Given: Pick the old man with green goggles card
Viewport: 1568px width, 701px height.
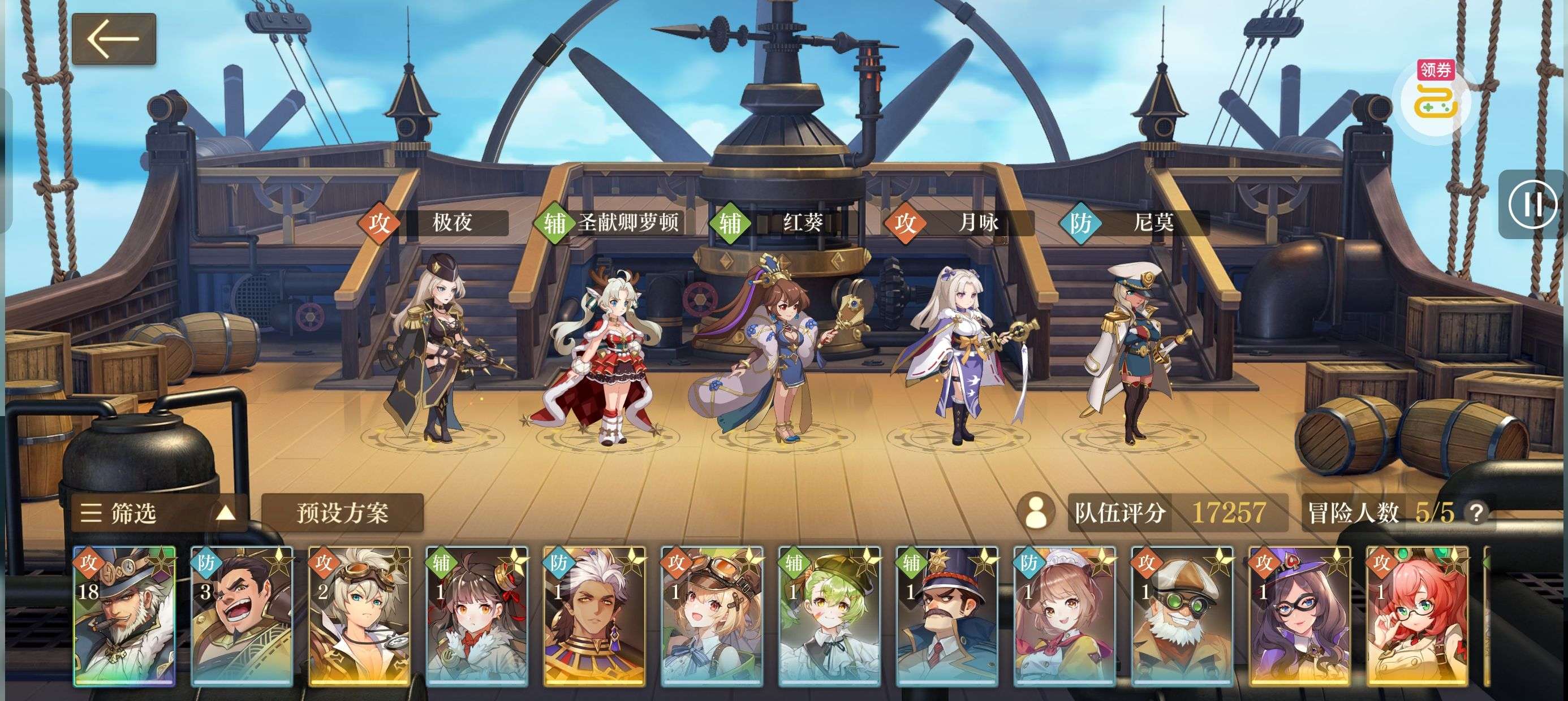Looking at the screenshot, I should click(x=1182, y=616).
